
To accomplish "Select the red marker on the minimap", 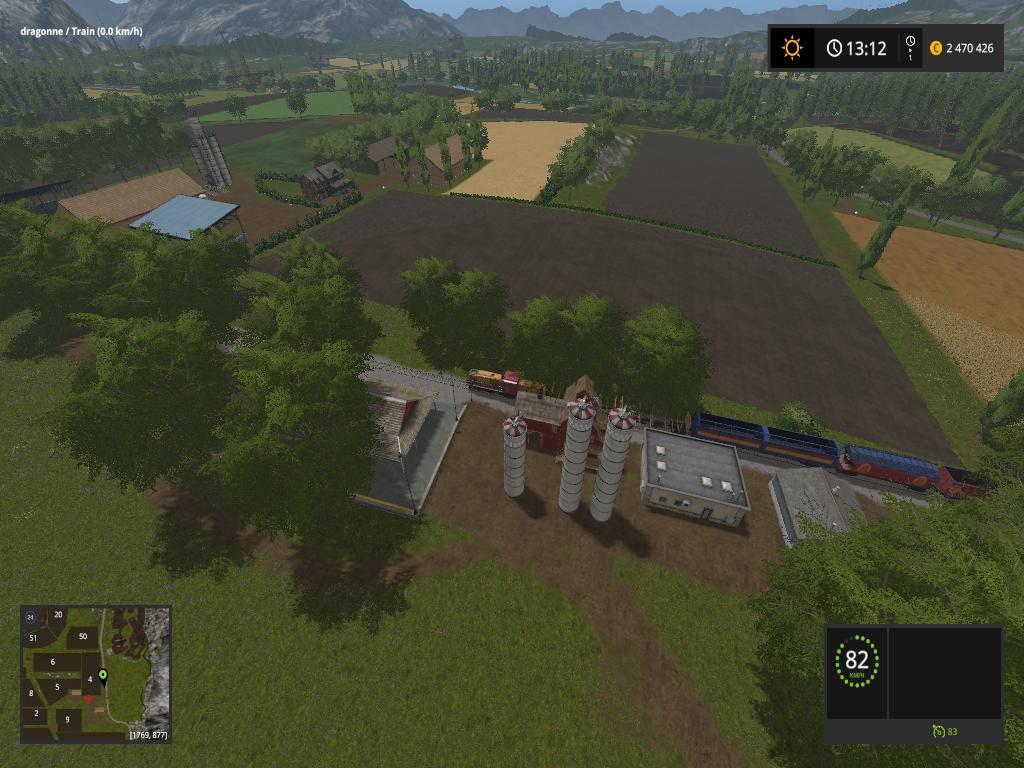I will tap(89, 699).
